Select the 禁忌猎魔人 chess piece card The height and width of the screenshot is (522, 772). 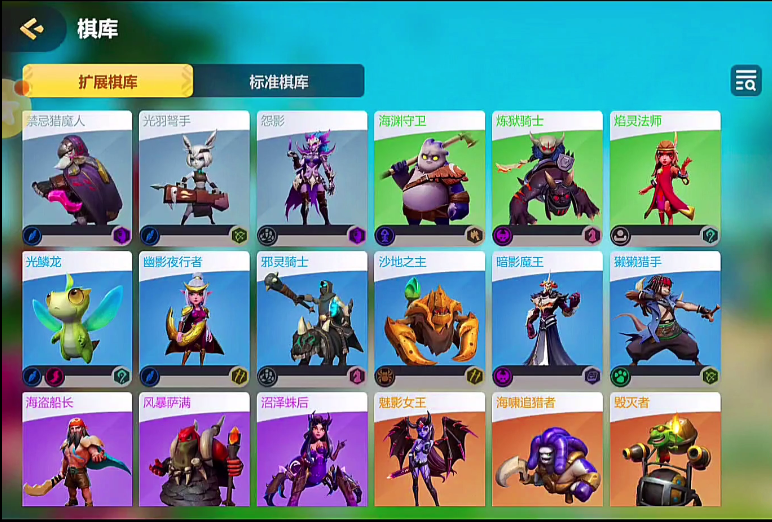tap(77, 178)
